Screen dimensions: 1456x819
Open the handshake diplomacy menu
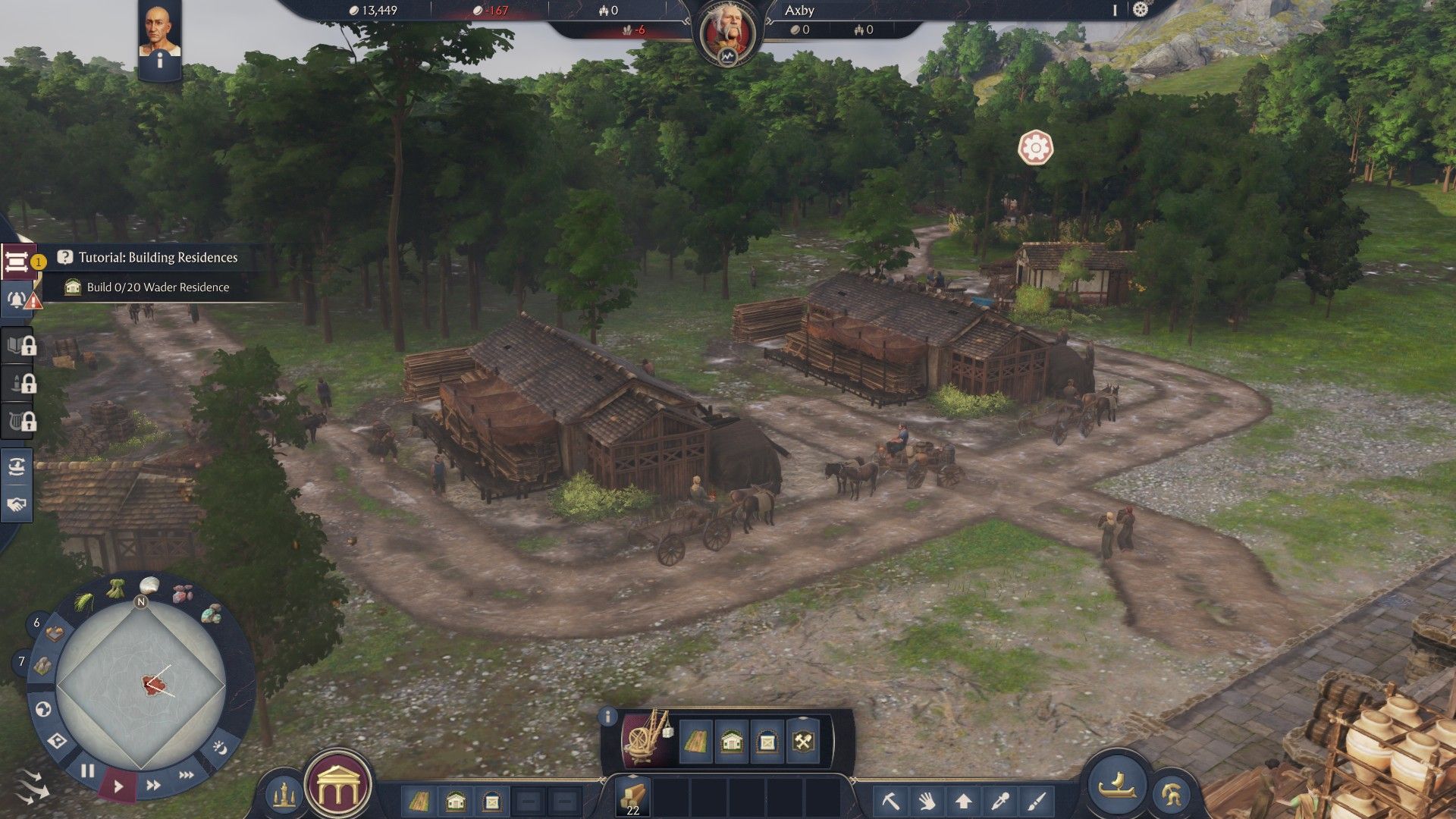[17, 504]
